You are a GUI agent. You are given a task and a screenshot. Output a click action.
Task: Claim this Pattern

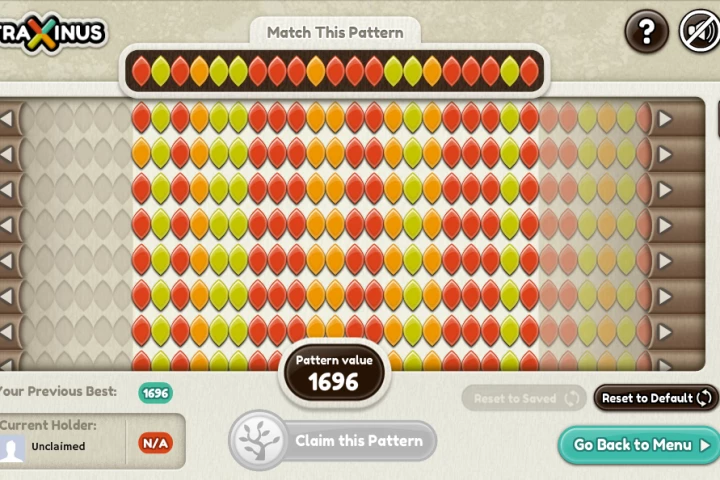click(333, 440)
